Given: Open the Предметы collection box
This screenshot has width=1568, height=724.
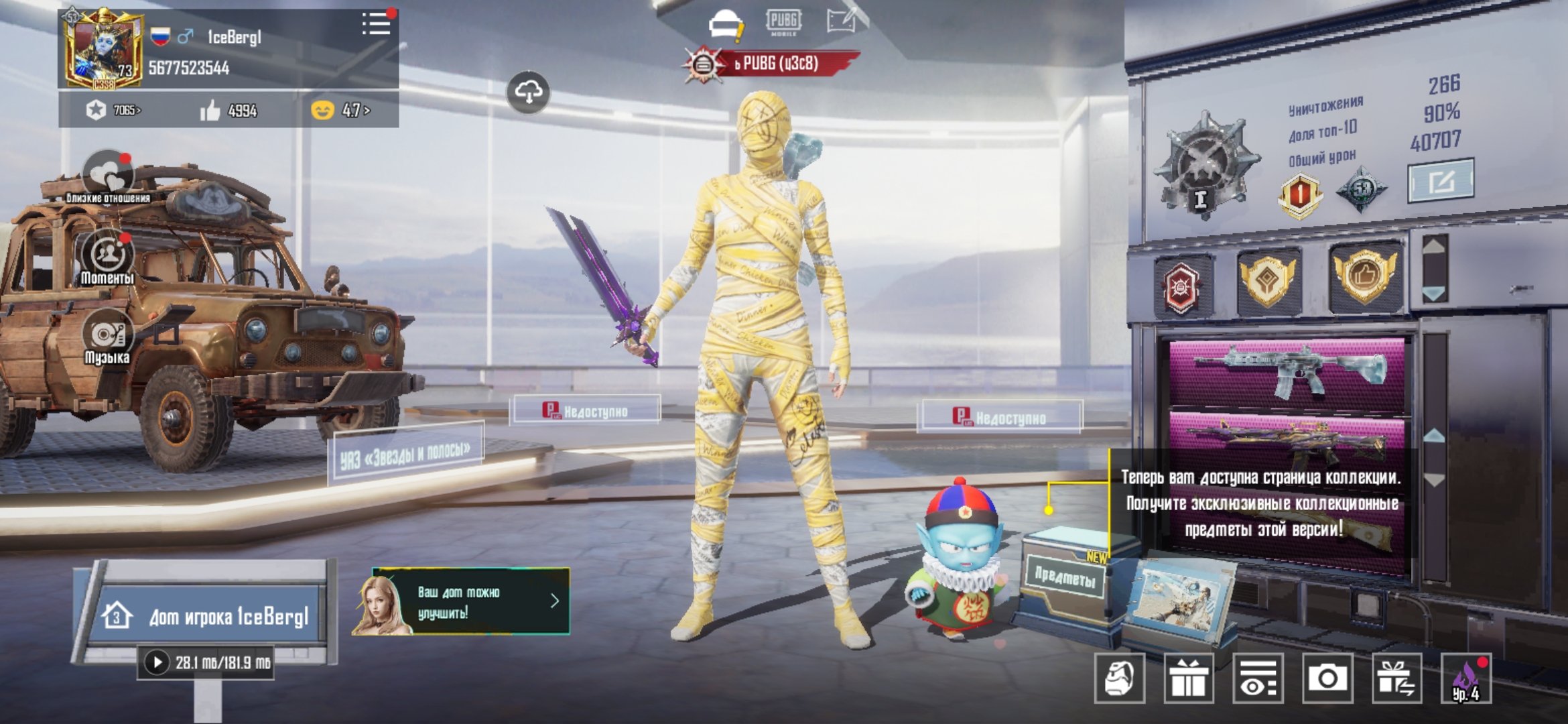Looking at the screenshot, I should pyautogui.click(x=1065, y=577).
